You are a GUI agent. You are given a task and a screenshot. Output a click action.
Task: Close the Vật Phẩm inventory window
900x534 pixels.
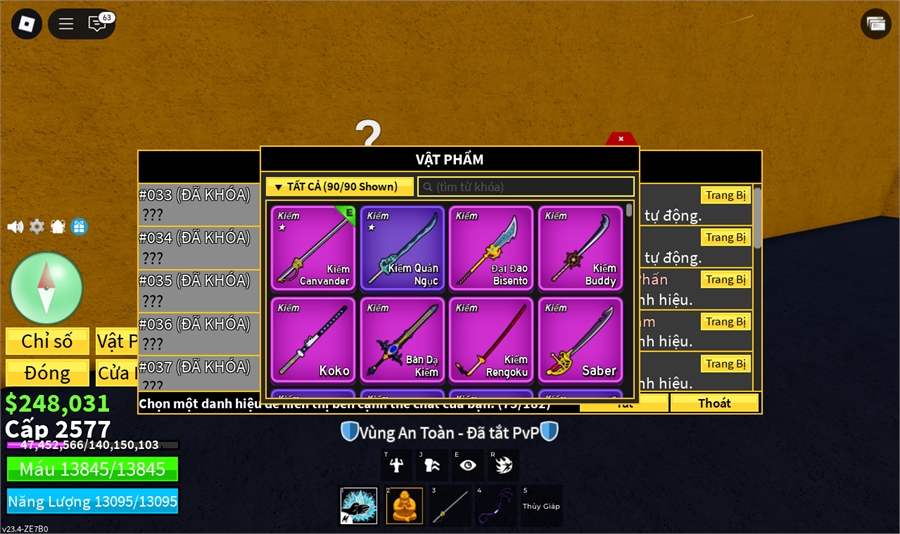click(x=621, y=139)
